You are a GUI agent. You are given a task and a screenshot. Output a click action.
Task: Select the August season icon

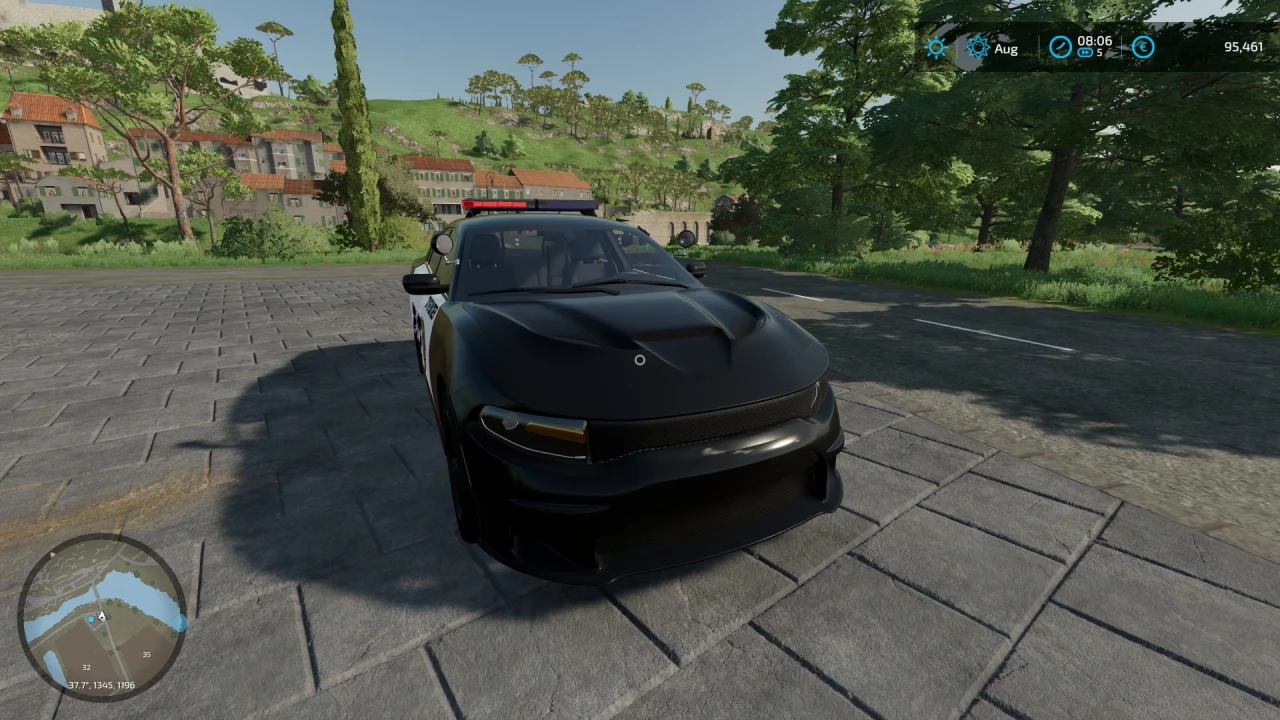(978, 47)
